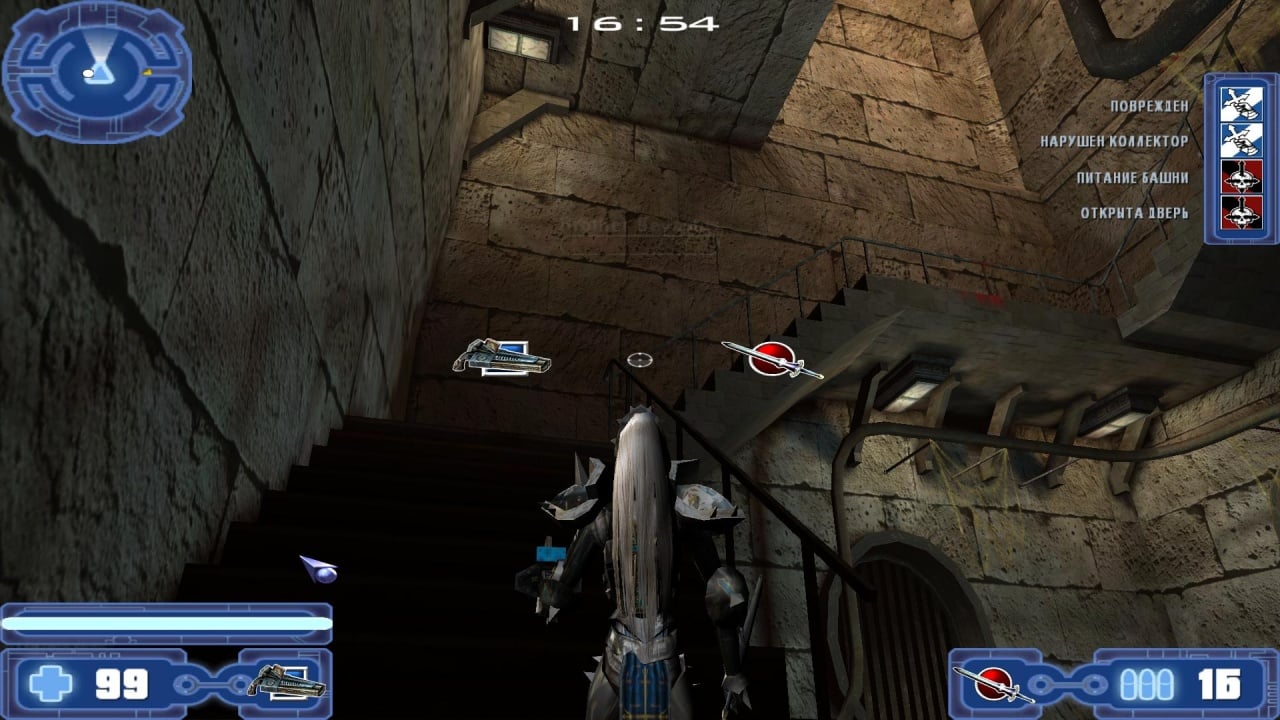The height and width of the screenshot is (720, 1280).
Task: Click the team emblem beside ПОВРЕЖДЕН
Action: [x=1241, y=104]
